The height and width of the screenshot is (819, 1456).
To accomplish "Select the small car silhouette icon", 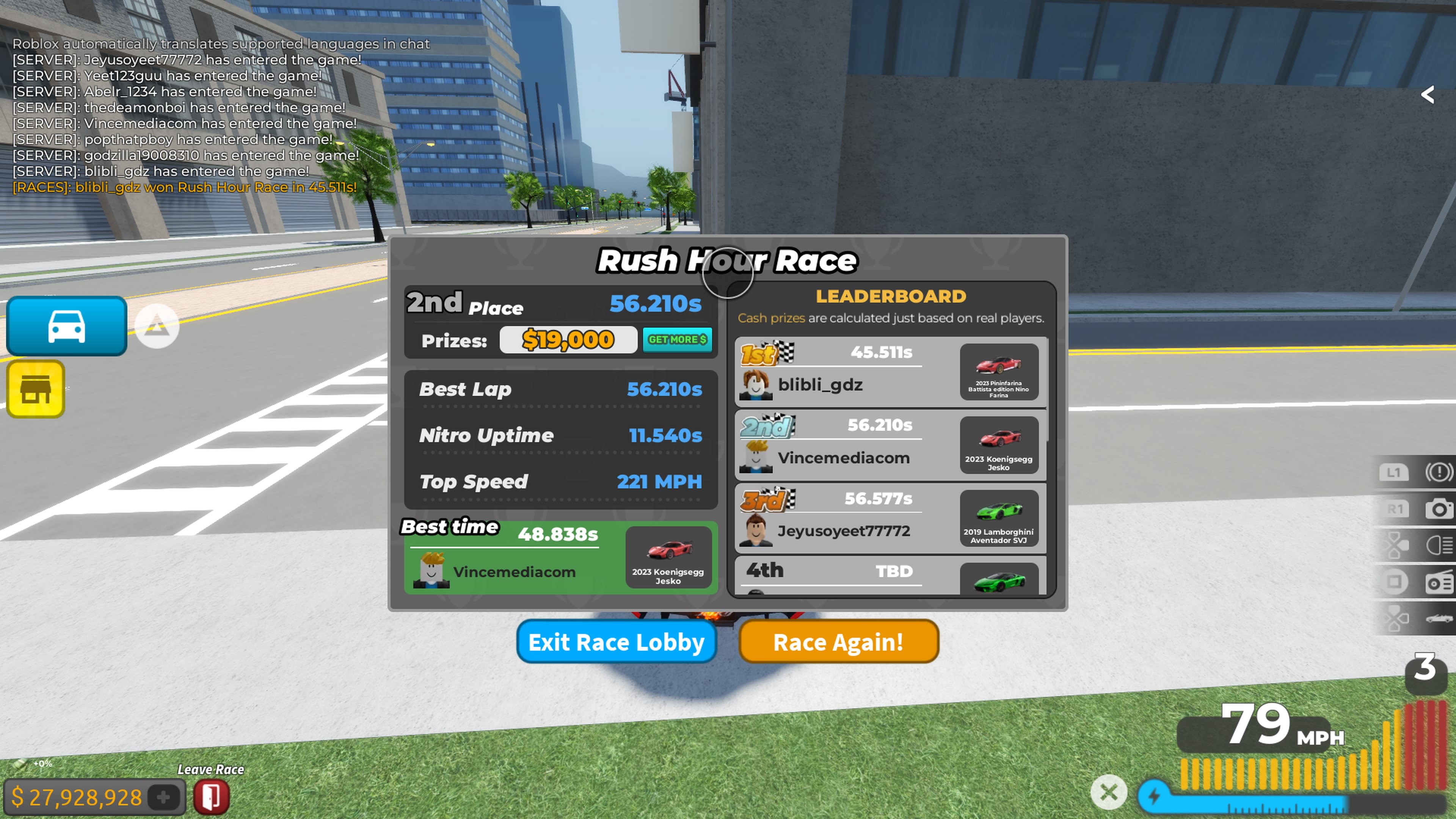I will coord(1439,618).
